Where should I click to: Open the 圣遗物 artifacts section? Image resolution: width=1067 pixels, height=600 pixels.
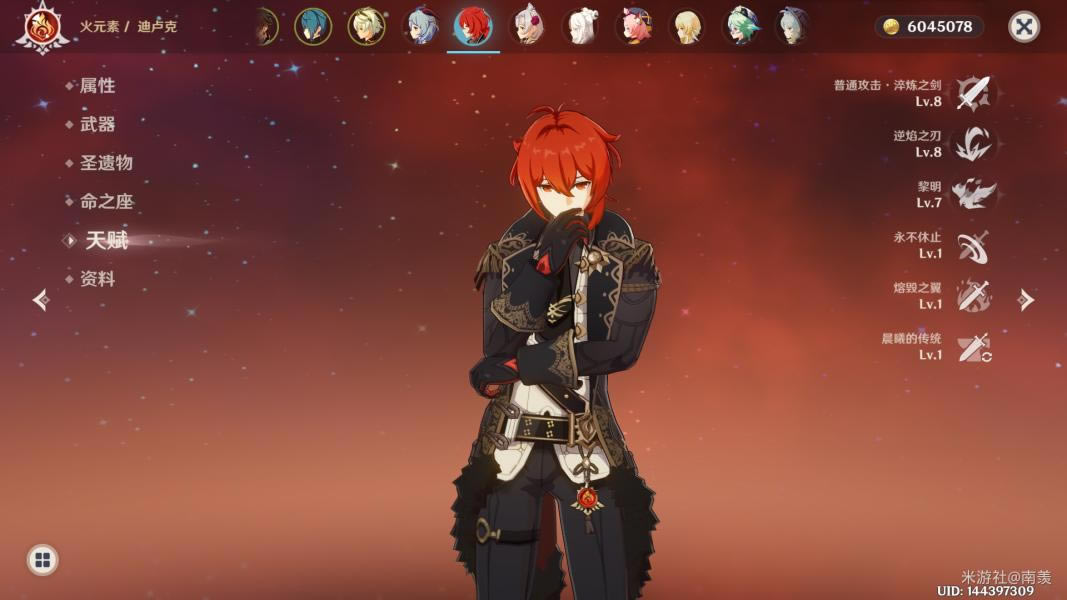pyautogui.click(x=105, y=163)
